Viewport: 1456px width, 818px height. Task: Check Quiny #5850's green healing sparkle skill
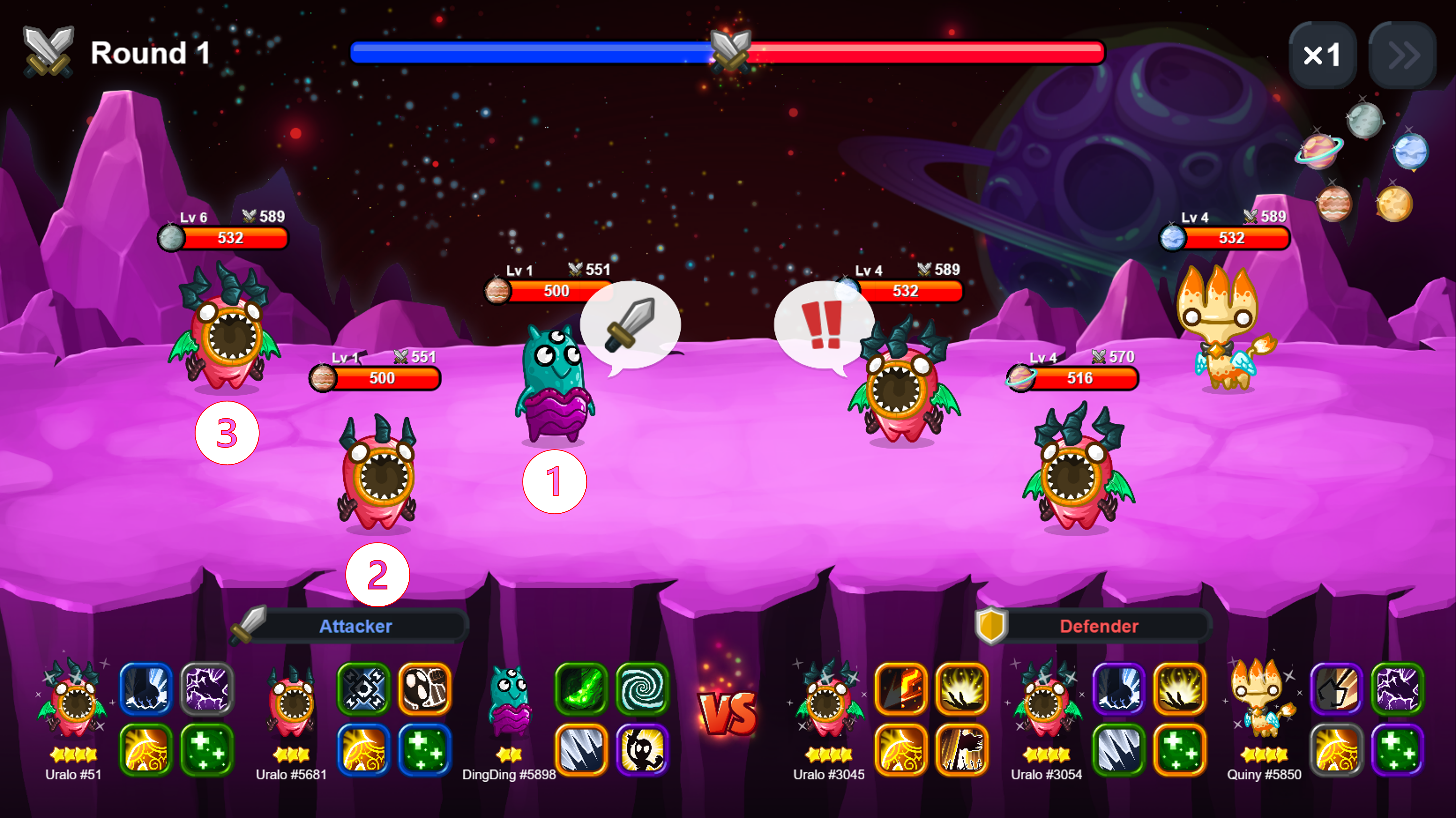coord(1397,750)
